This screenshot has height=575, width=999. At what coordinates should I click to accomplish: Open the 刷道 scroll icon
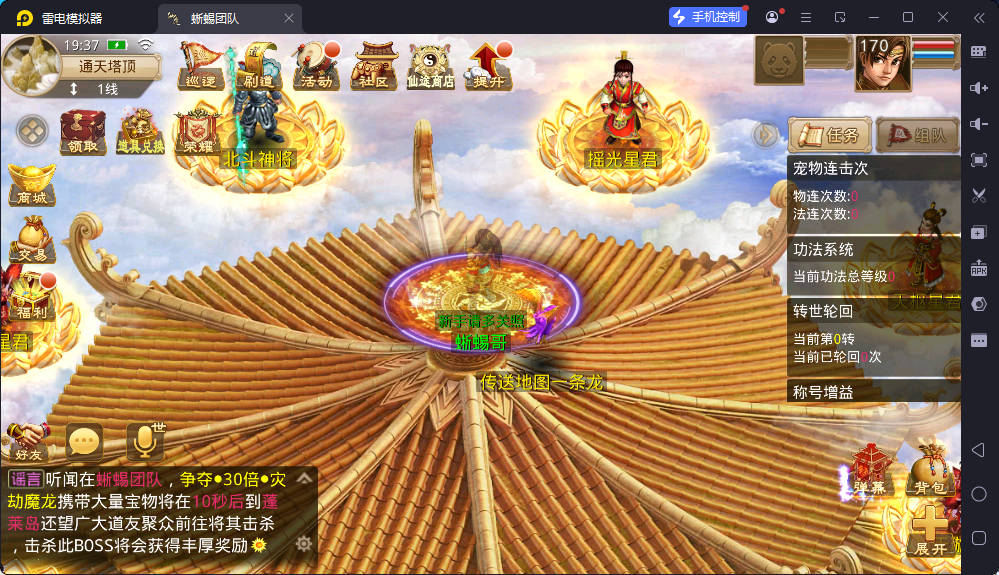click(x=260, y=66)
